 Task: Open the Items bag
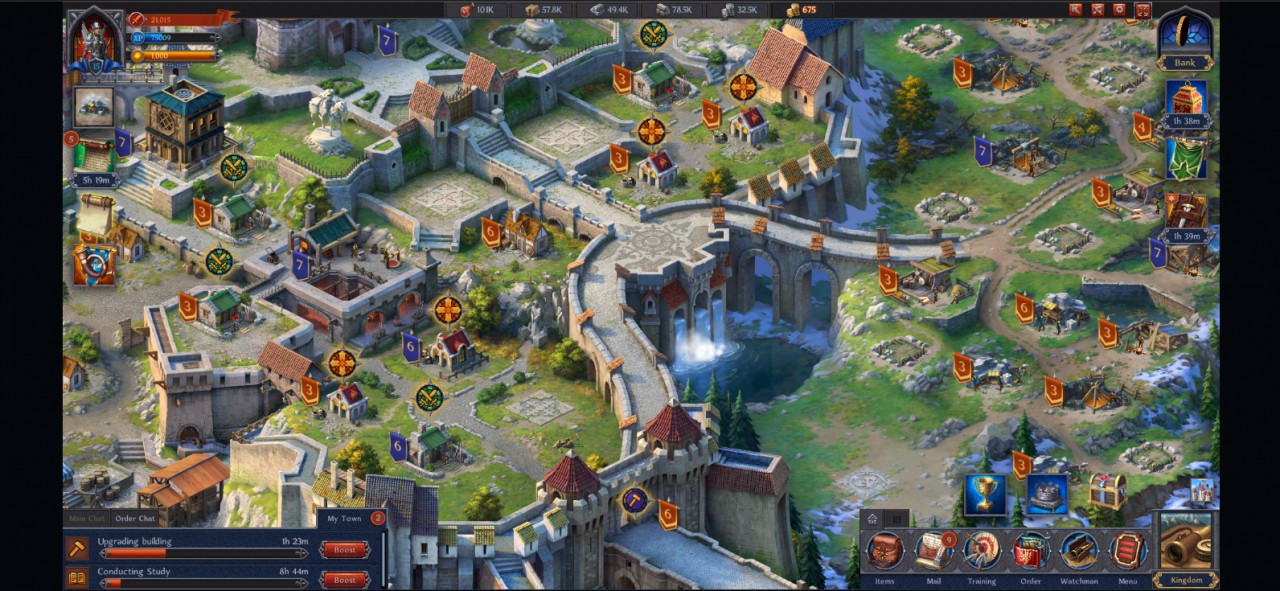[884, 551]
